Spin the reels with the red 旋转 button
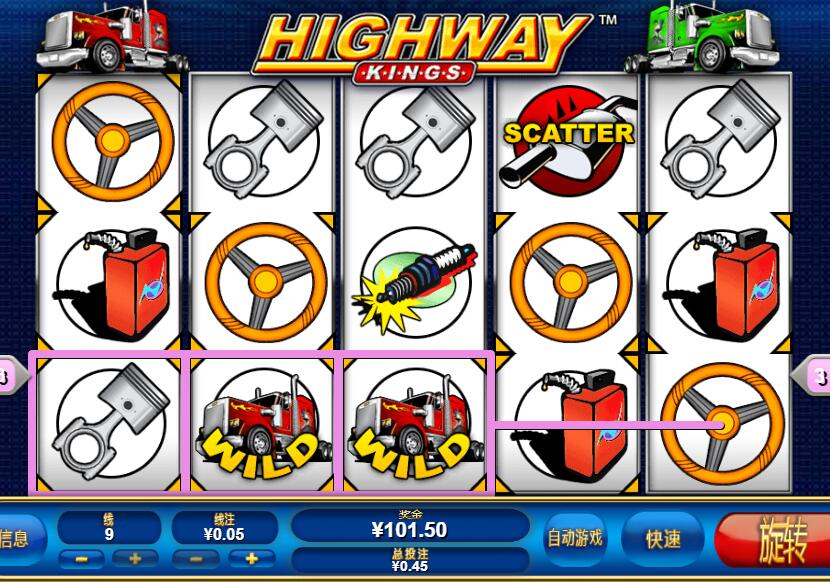Screen dimensions: 830x582 772,539
